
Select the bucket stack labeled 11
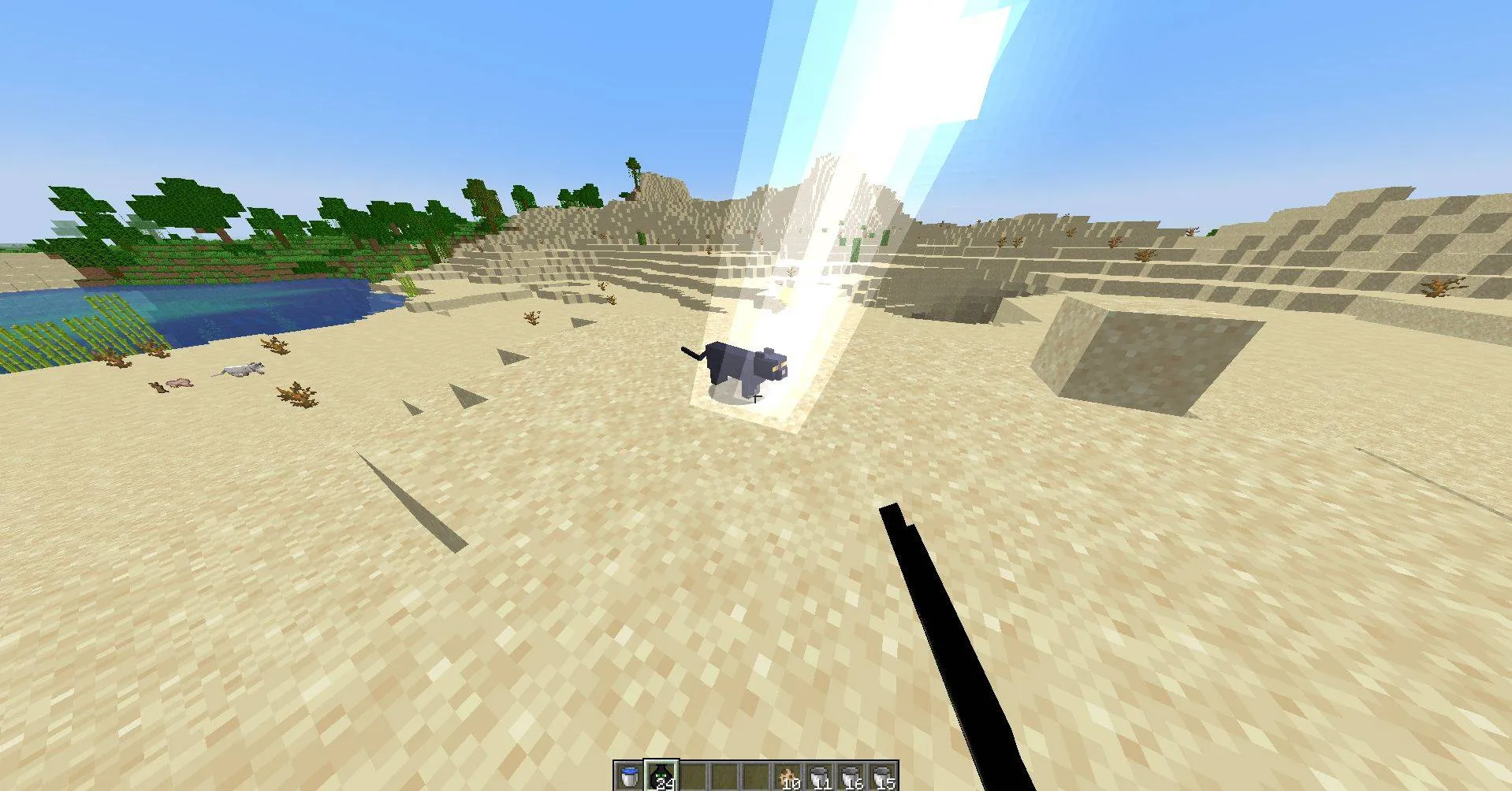(821, 776)
